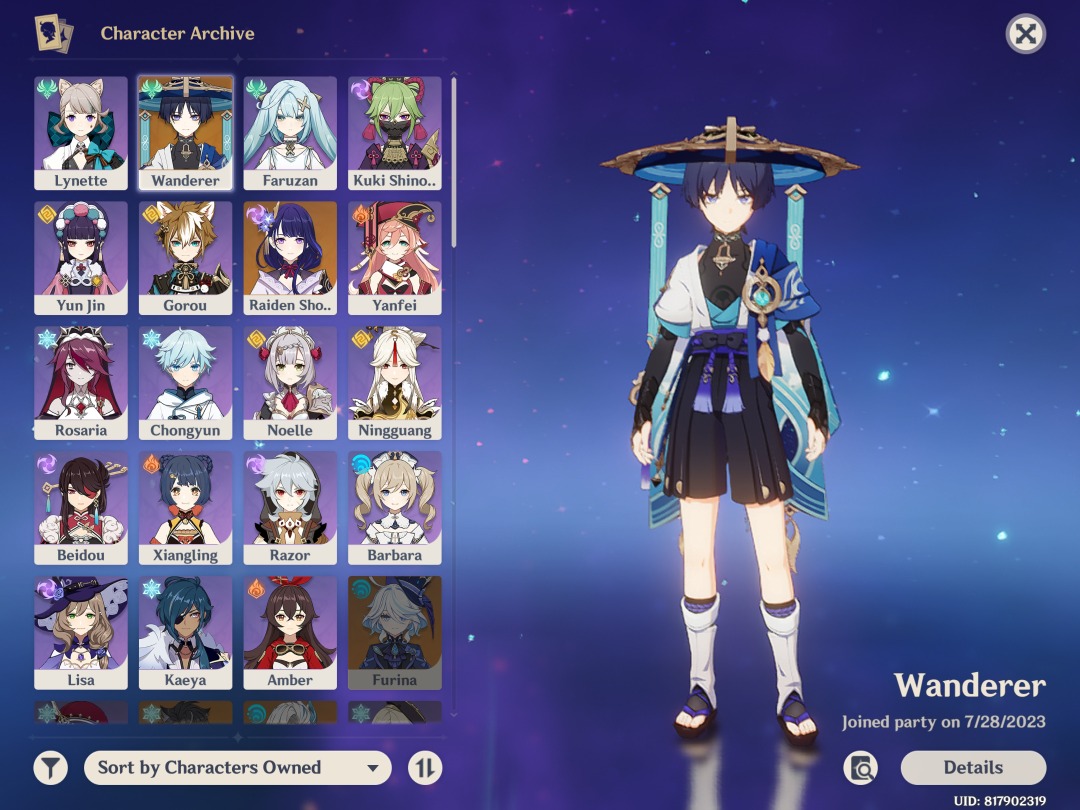Screen dimensions: 1080x810
Task: Pick the Yun Jin character card
Action: 81,258
